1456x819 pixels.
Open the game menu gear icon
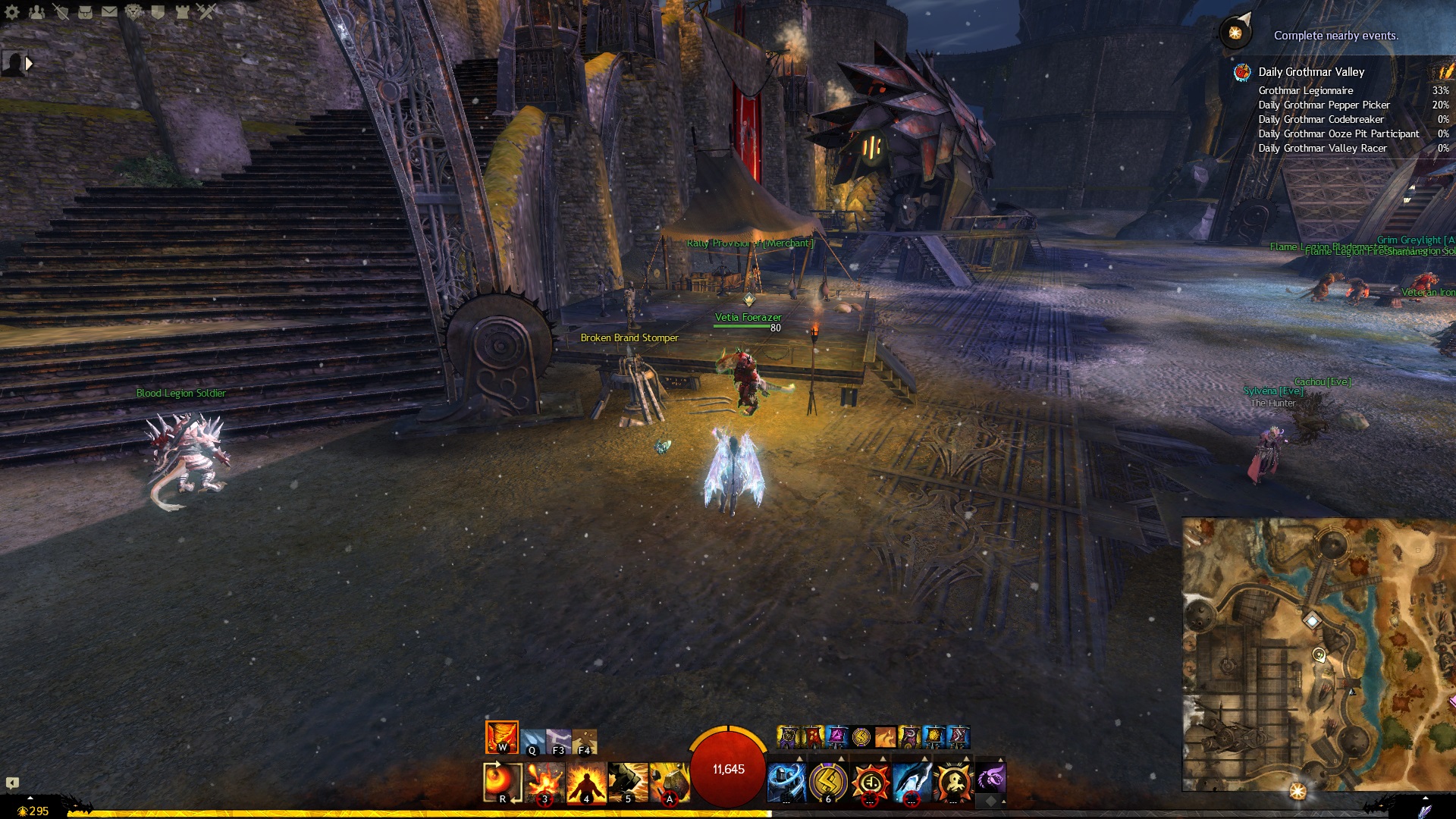(12, 12)
